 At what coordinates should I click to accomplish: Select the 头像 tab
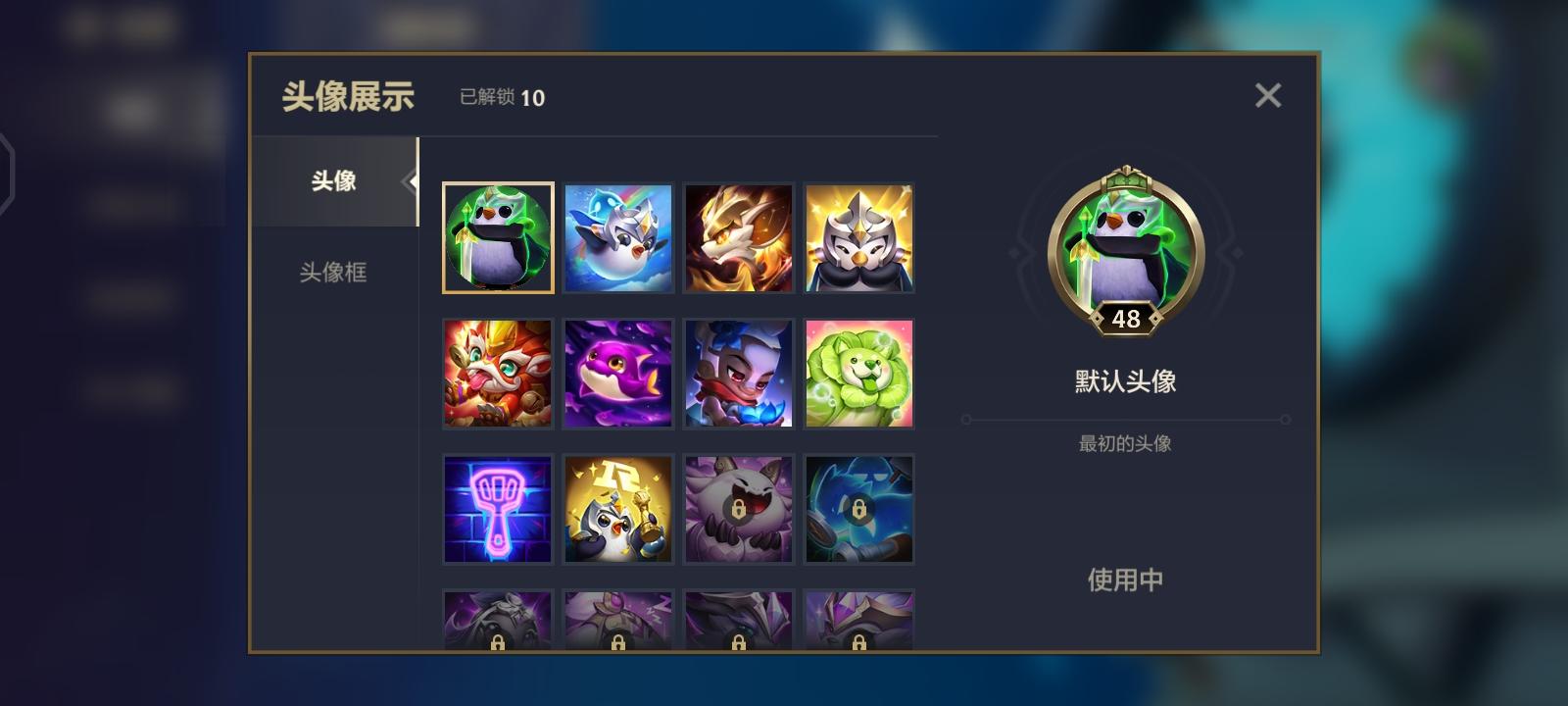click(333, 181)
